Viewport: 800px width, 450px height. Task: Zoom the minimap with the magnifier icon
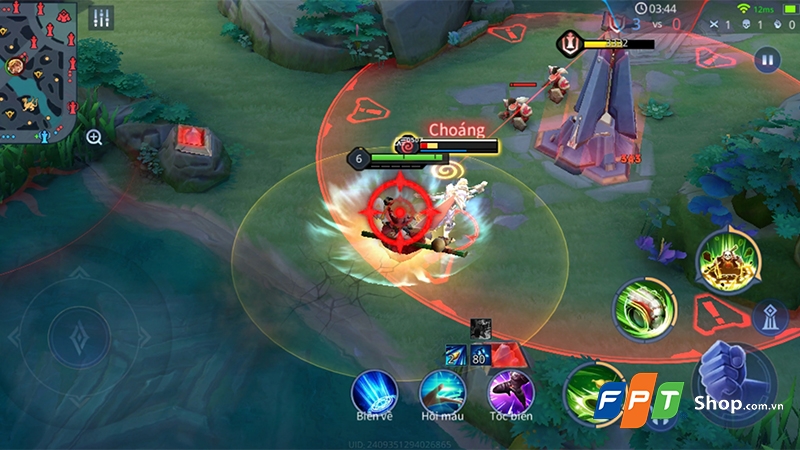coord(94,137)
